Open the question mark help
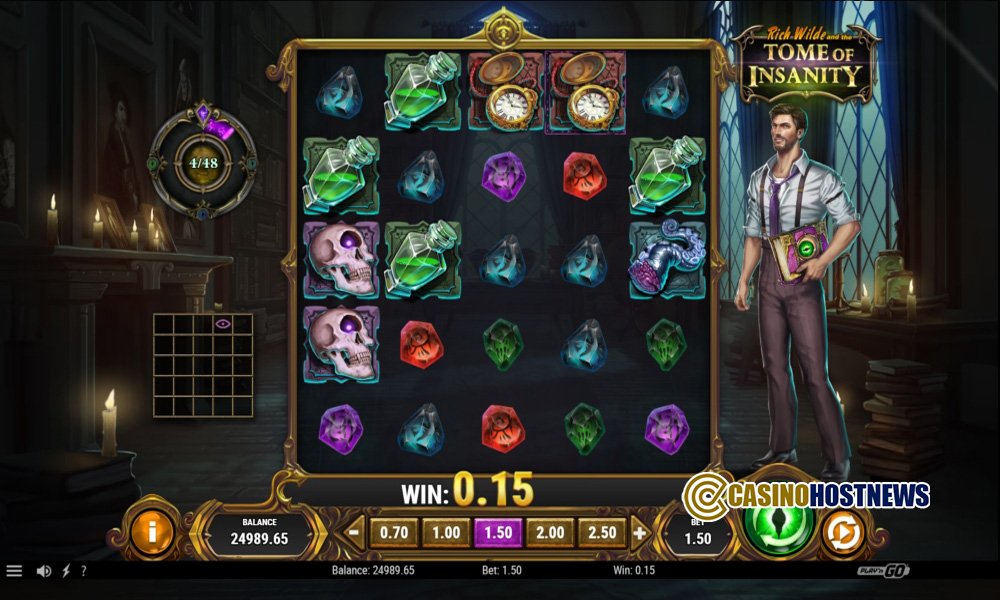 click(84, 571)
